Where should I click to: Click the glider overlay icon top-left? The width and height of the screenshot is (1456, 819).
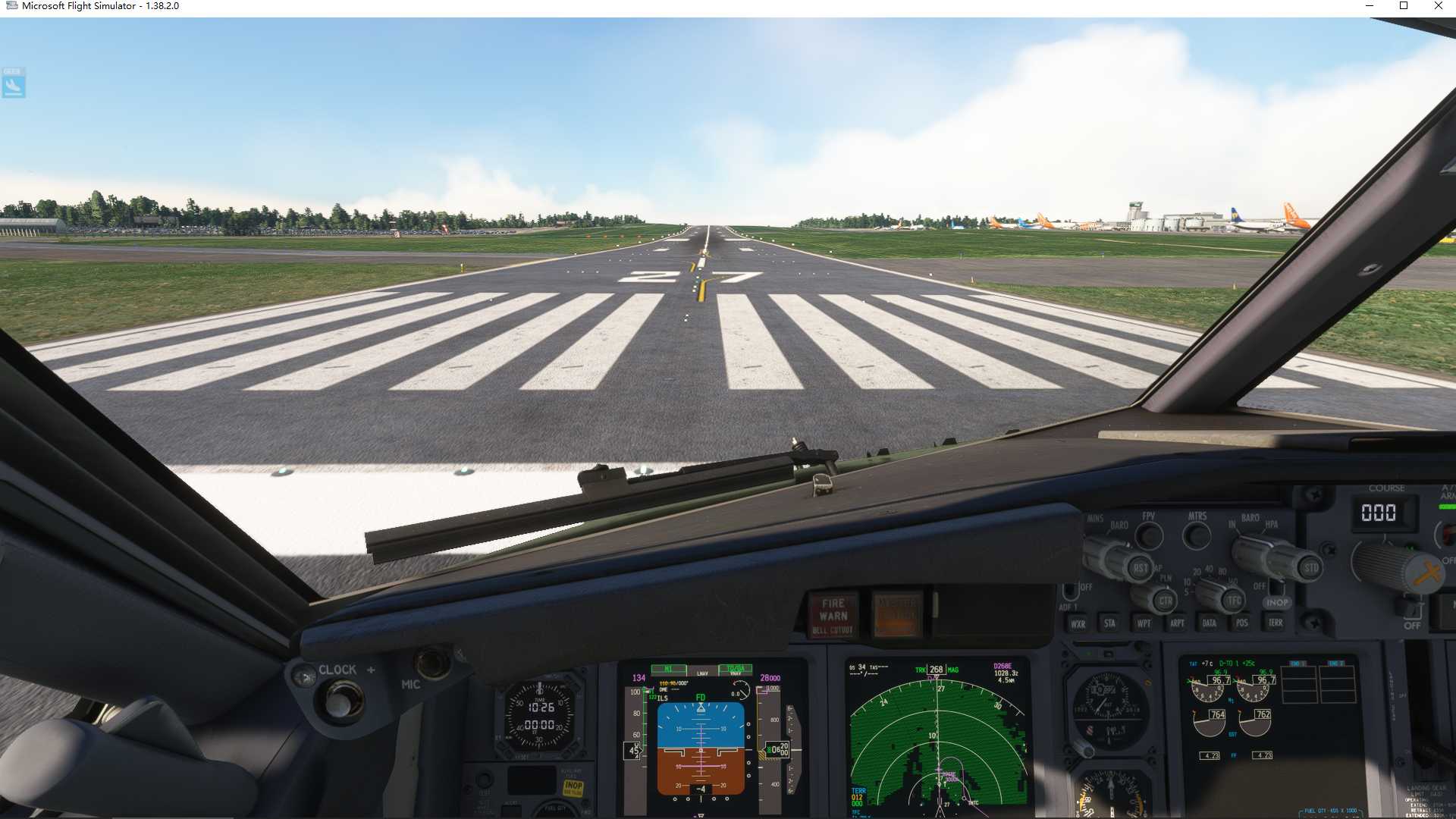tap(13, 83)
